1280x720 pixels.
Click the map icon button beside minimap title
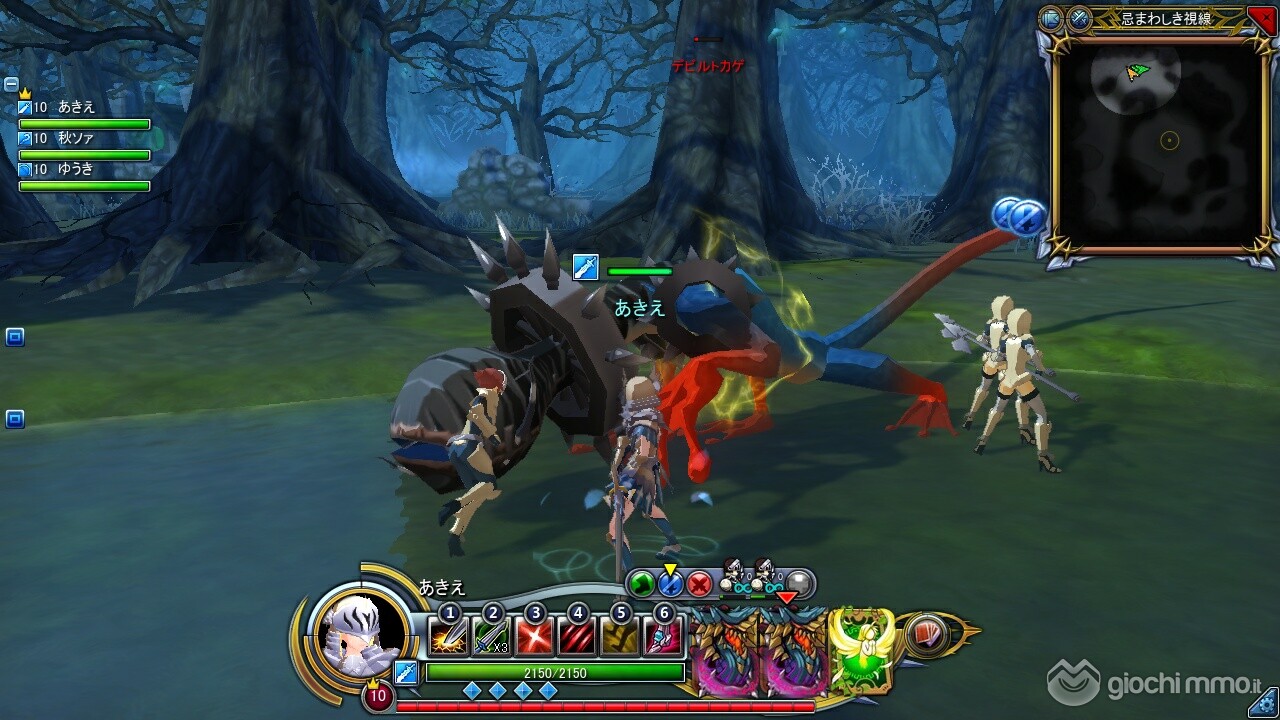pos(1051,18)
